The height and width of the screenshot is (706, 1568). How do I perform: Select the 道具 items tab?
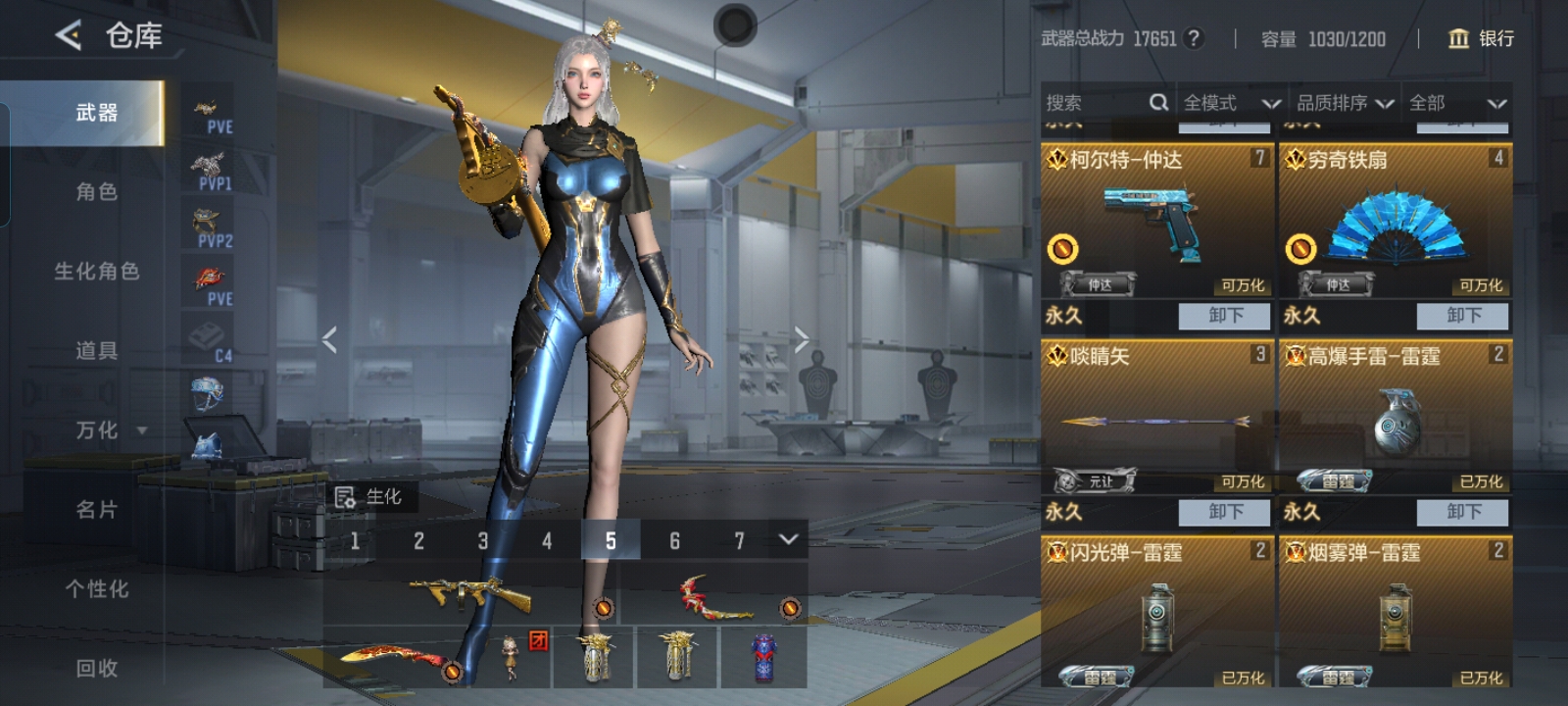click(x=96, y=350)
